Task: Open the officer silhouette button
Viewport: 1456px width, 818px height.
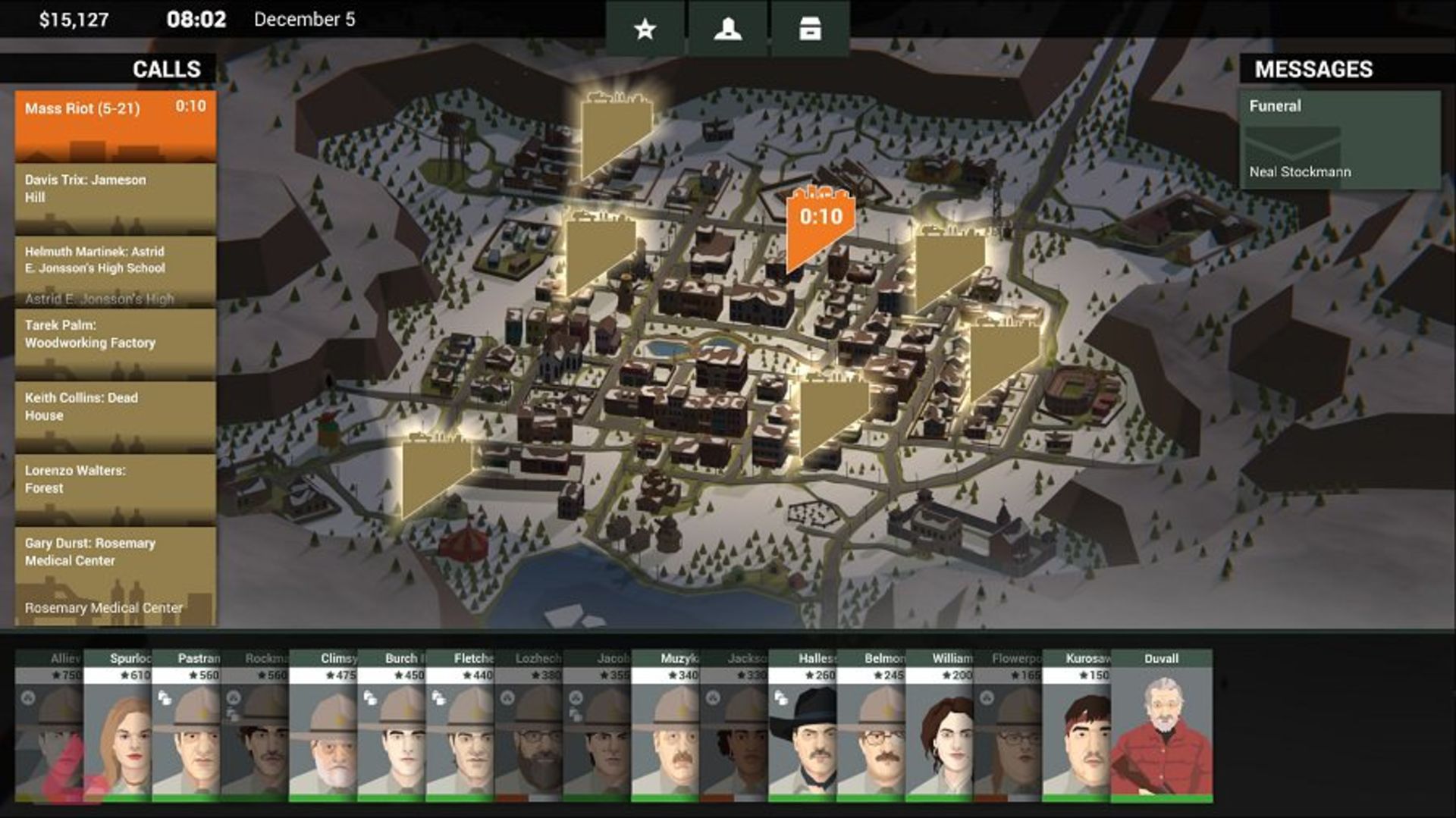Action: click(x=728, y=30)
